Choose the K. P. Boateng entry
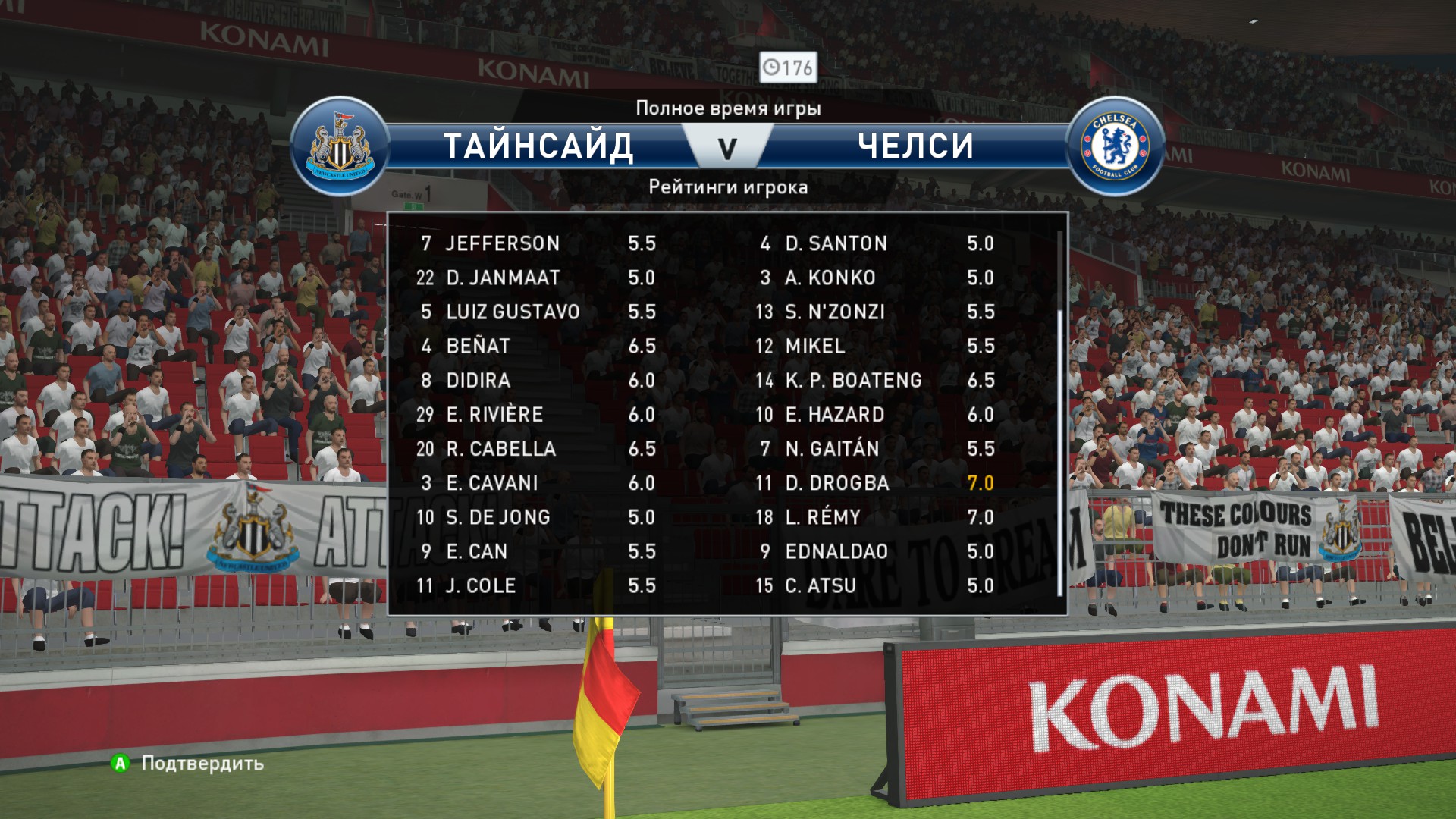Viewport: 1456px width, 819px height. click(x=876, y=381)
